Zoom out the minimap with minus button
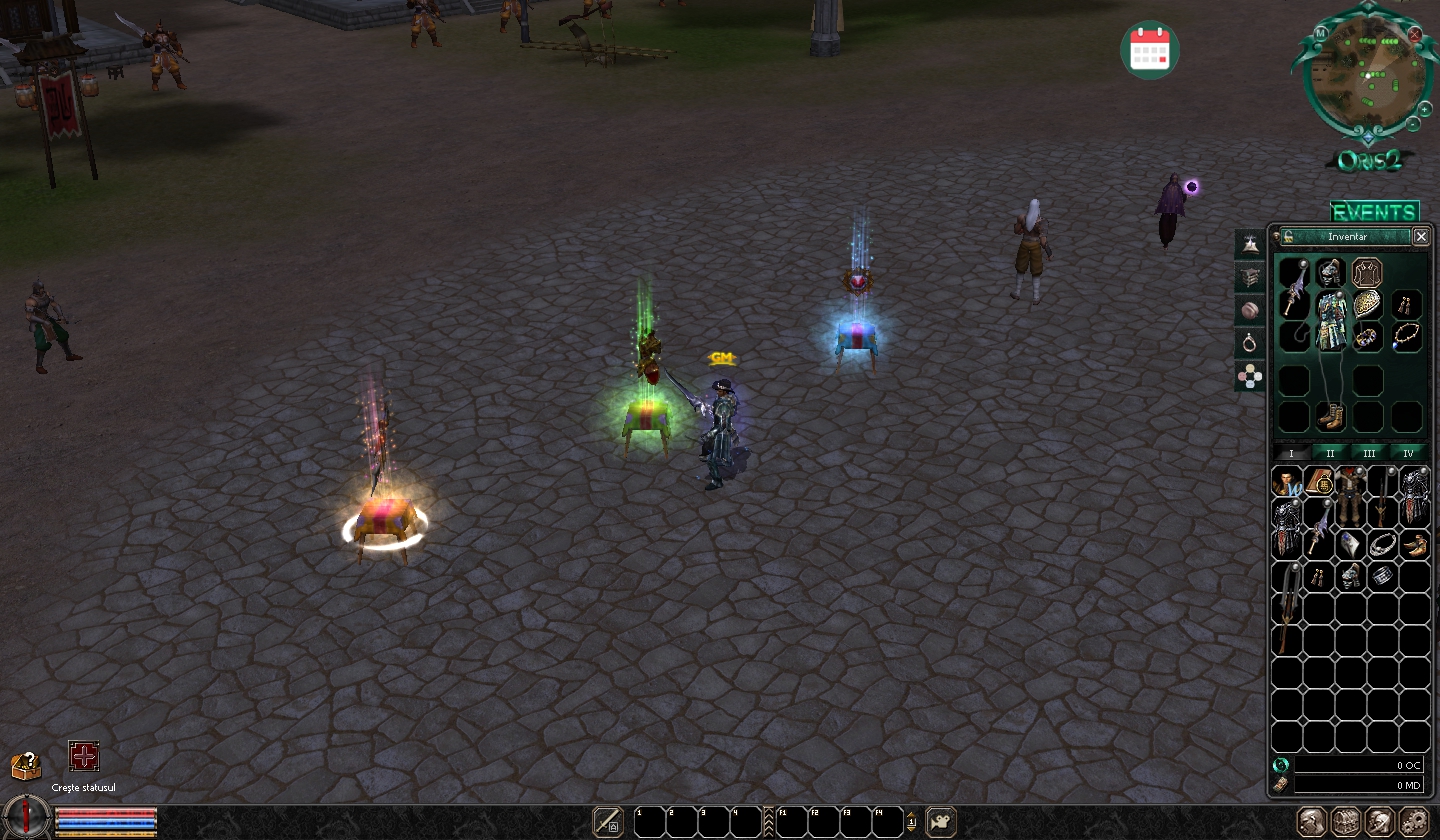 click(x=1412, y=124)
